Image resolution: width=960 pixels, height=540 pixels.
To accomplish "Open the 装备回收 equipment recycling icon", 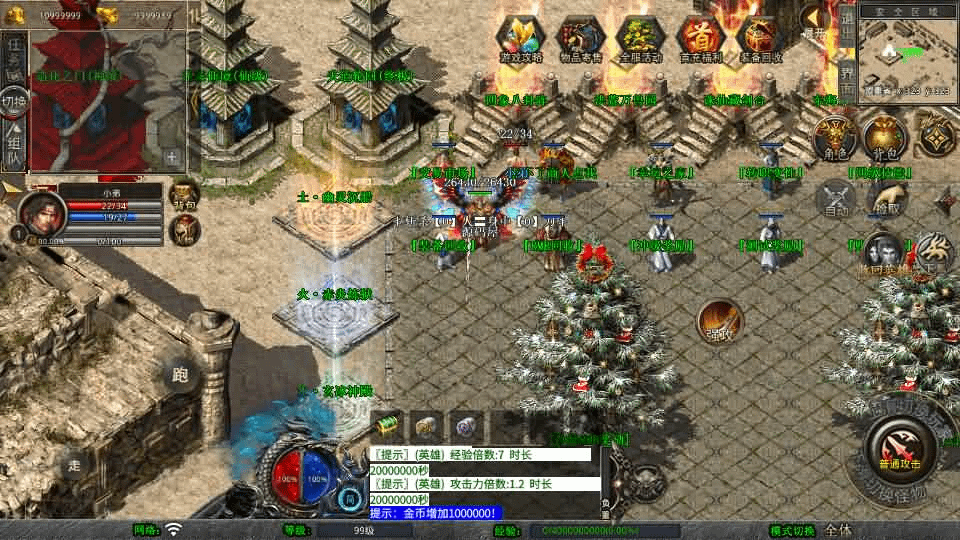I will pyautogui.click(x=760, y=38).
